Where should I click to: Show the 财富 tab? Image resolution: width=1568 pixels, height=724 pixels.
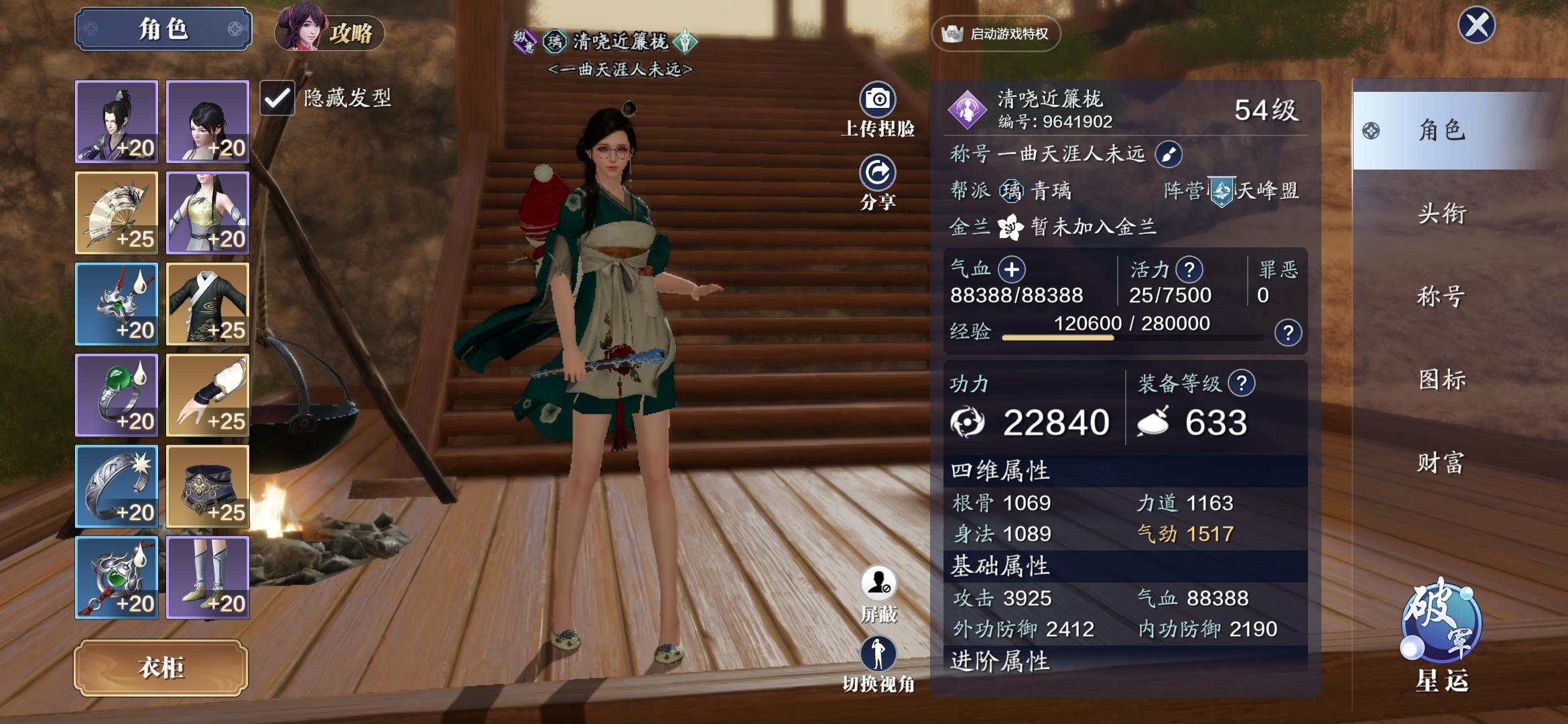pos(1442,463)
